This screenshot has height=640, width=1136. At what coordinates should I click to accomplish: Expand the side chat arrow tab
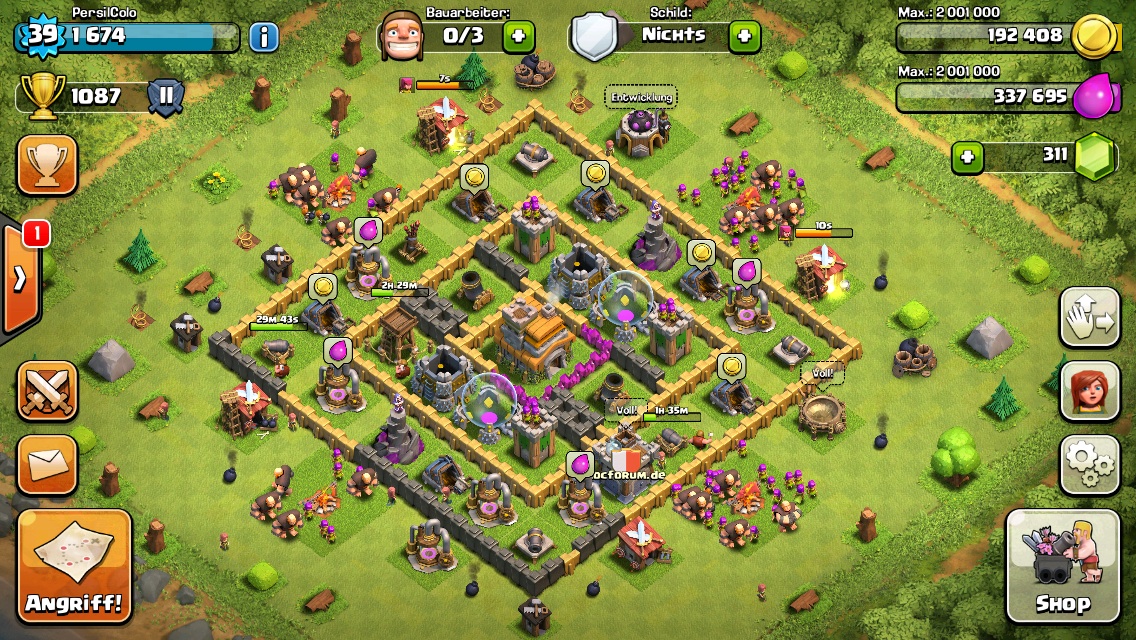click(20, 279)
